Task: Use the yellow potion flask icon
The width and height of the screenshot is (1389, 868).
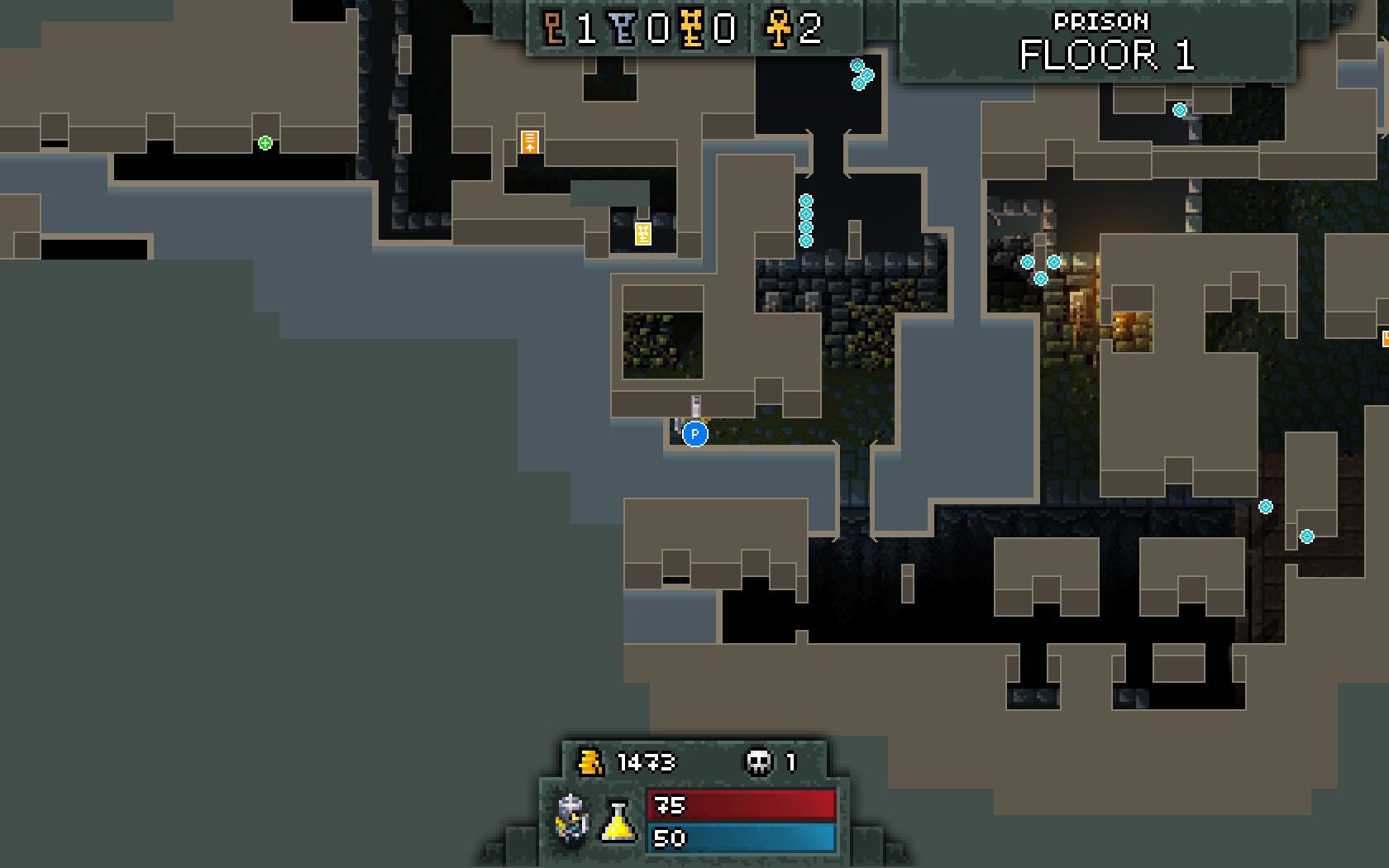Action: [618, 822]
